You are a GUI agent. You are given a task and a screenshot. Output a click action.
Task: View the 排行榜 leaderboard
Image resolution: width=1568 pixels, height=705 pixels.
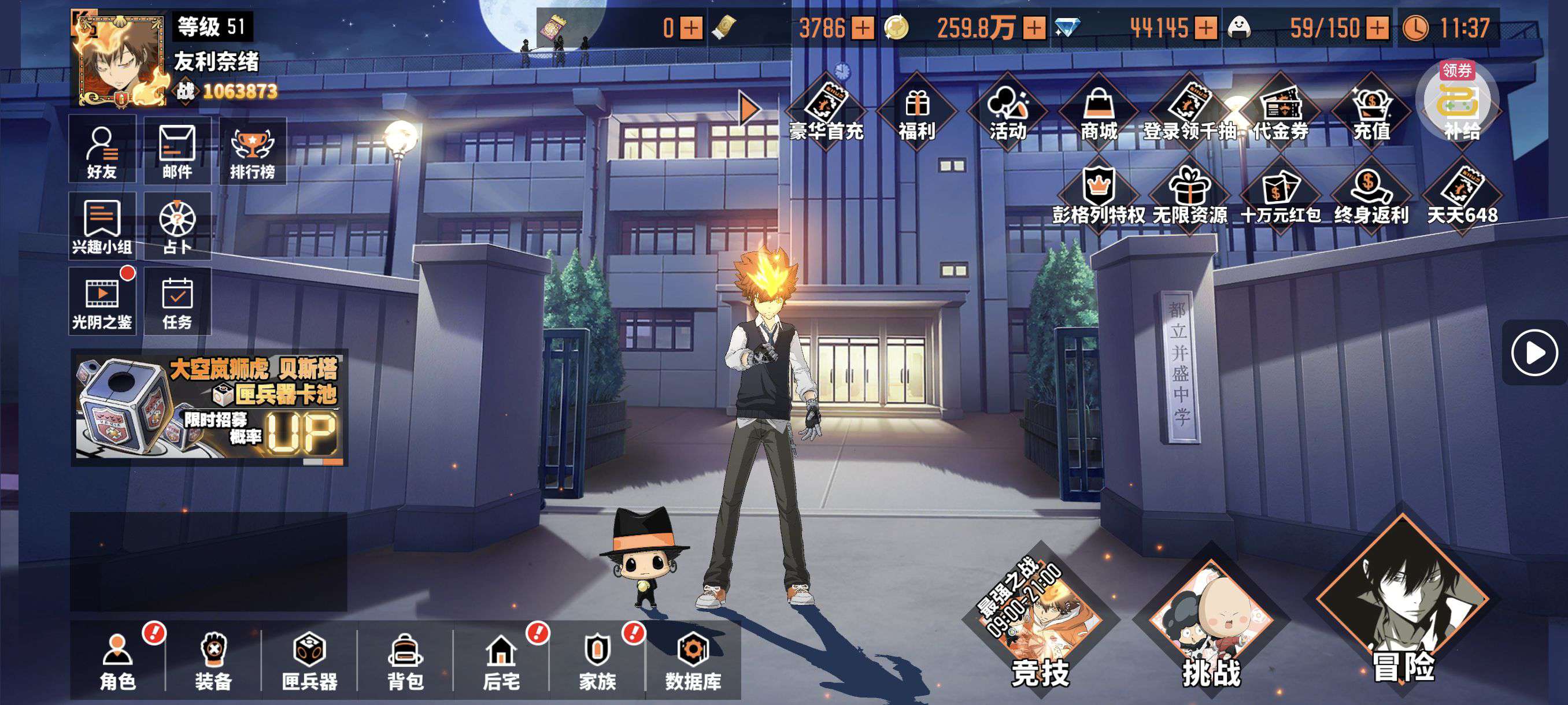[252, 151]
